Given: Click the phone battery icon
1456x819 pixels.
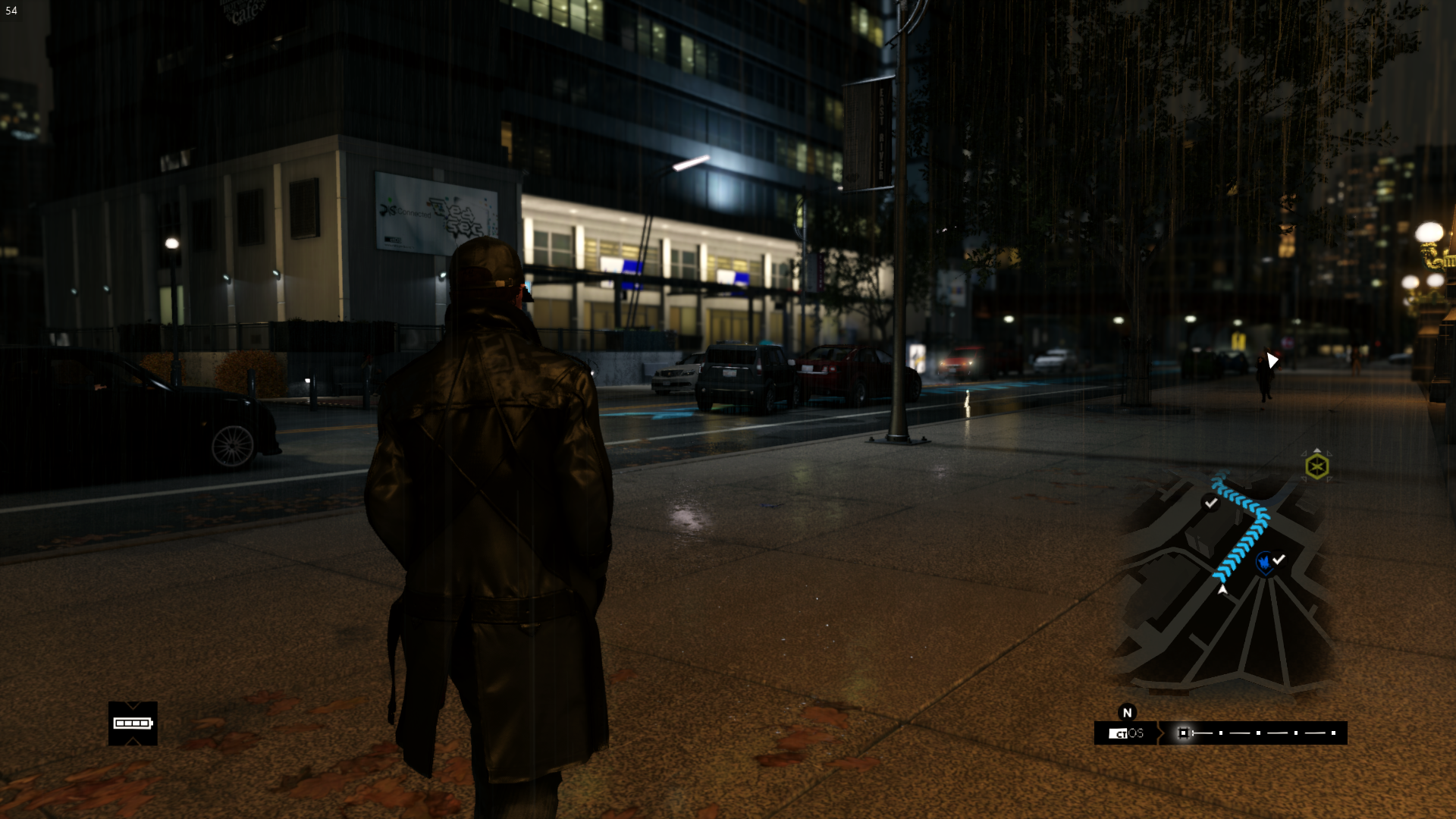Looking at the screenshot, I should click(x=133, y=723).
